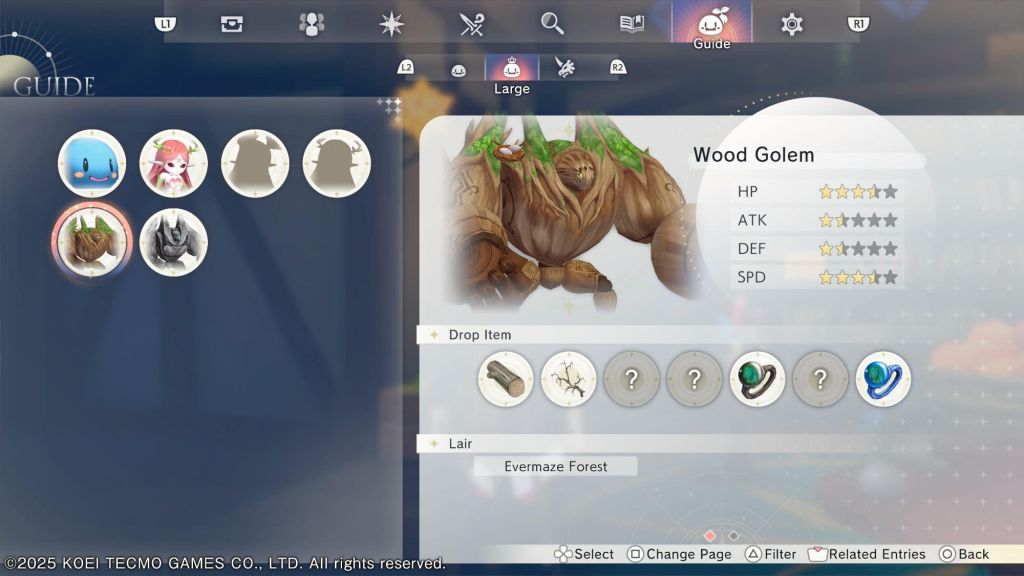Switch to the small monster category
Screen dimensions: 1024x576
[x=459, y=69]
